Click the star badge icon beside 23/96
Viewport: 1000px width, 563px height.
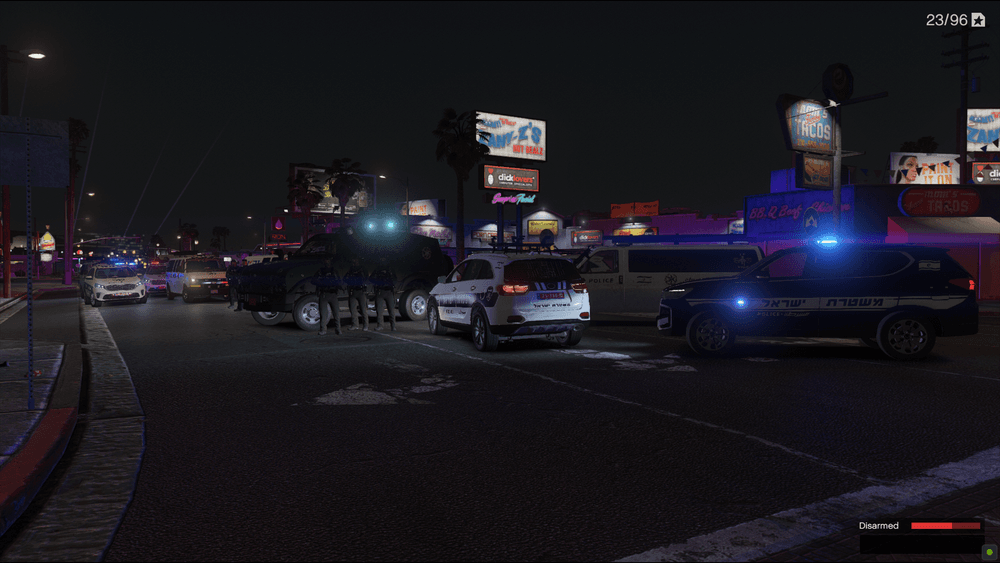point(978,20)
